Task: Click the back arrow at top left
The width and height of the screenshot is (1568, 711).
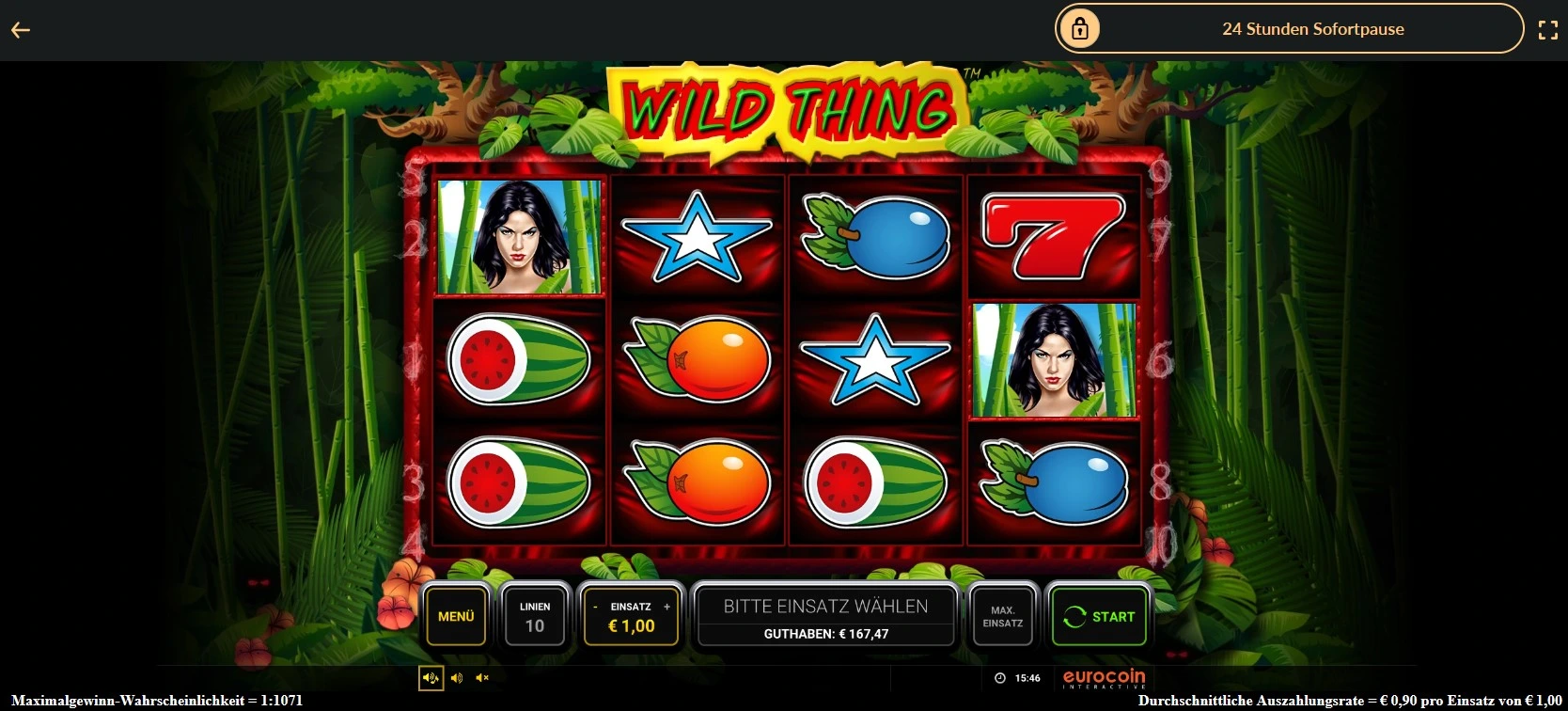Action: (x=21, y=29)
